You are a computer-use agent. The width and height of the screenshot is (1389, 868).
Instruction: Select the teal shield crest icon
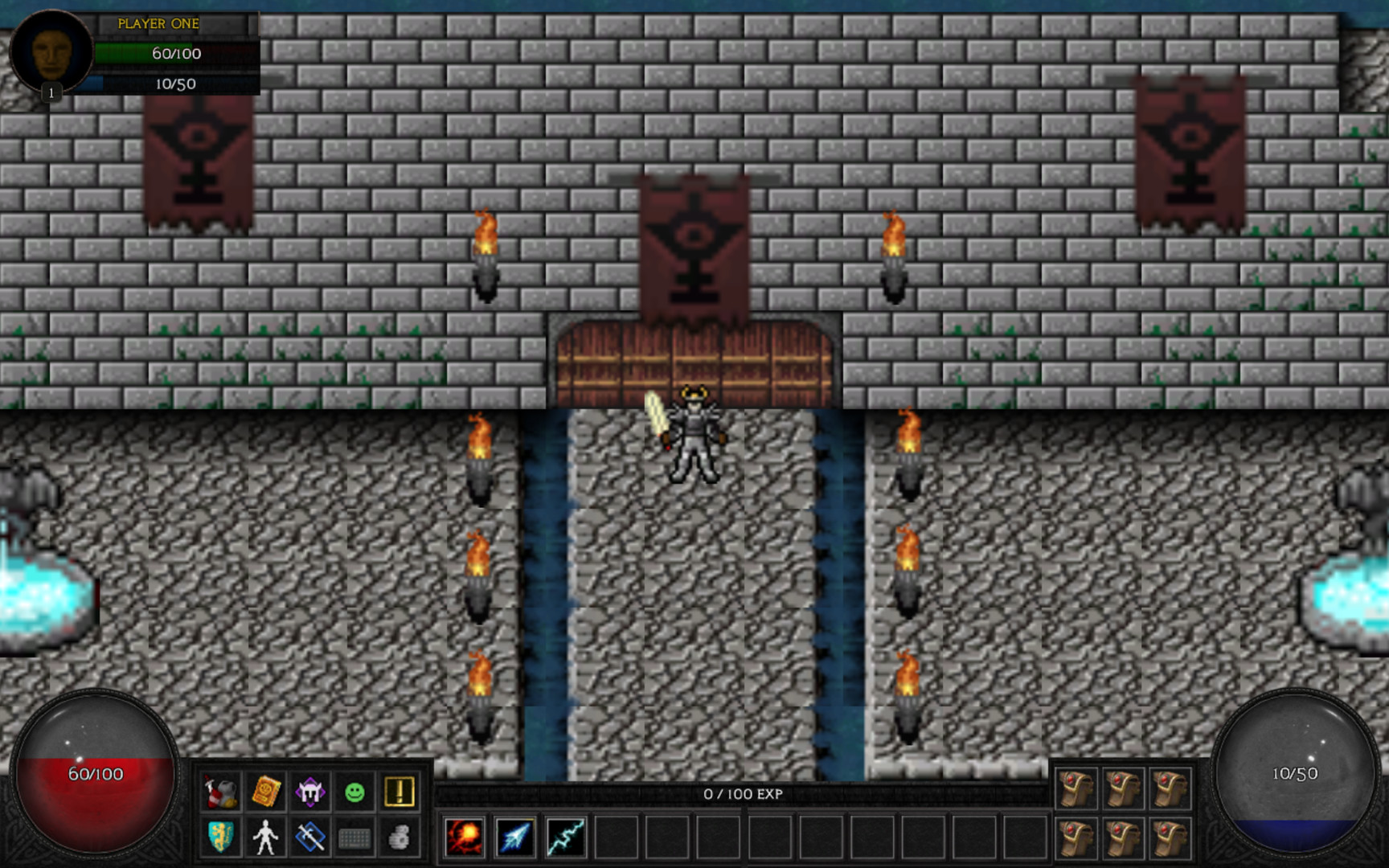[x=222, y=837]
